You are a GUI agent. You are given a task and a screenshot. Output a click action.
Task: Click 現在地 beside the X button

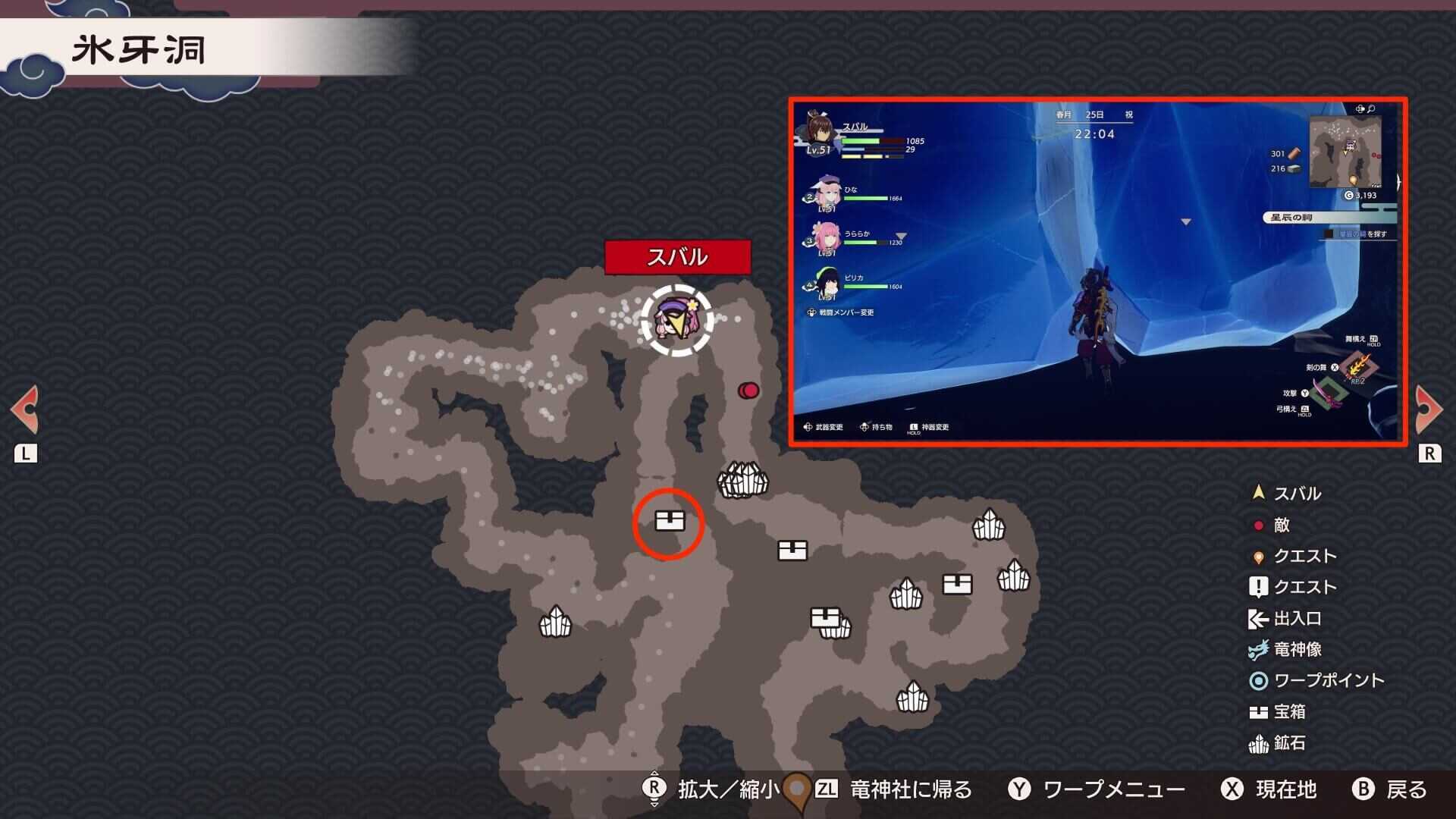[1284, 789]
